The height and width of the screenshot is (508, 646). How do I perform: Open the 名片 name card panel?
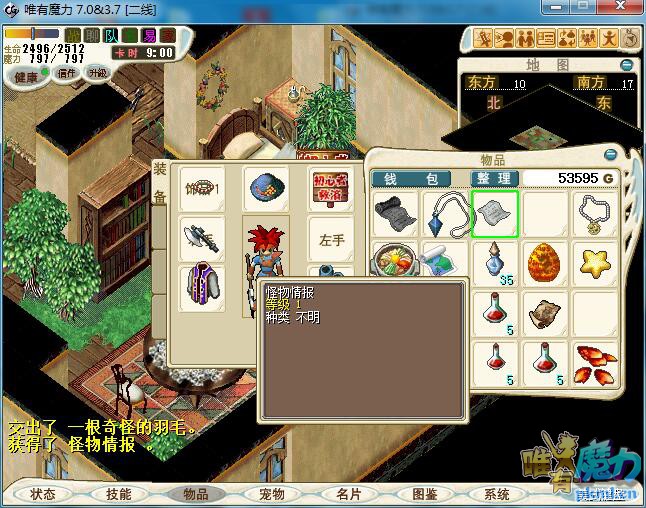348,494
